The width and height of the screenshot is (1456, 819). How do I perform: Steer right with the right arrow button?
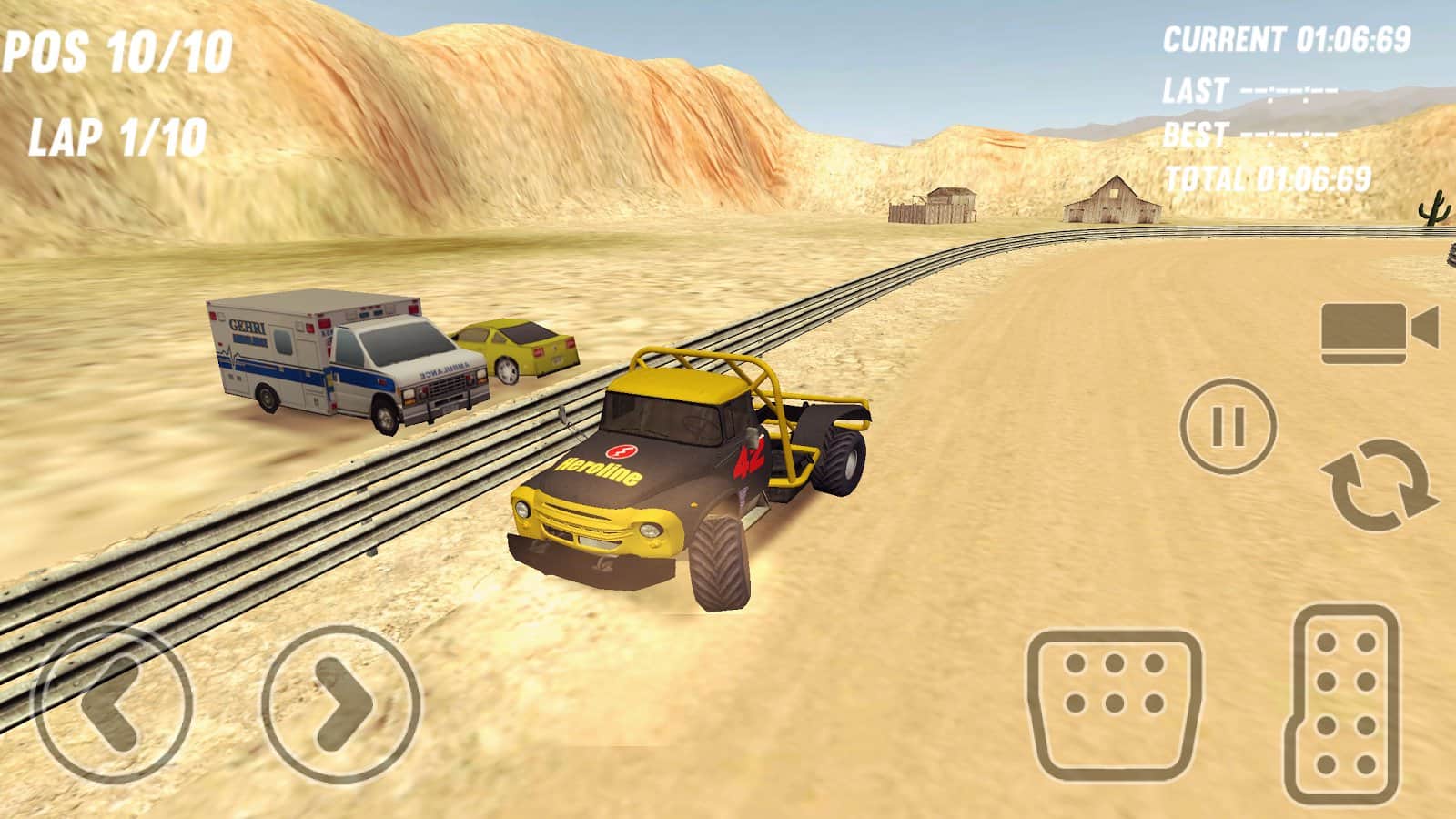coord(342,702)
